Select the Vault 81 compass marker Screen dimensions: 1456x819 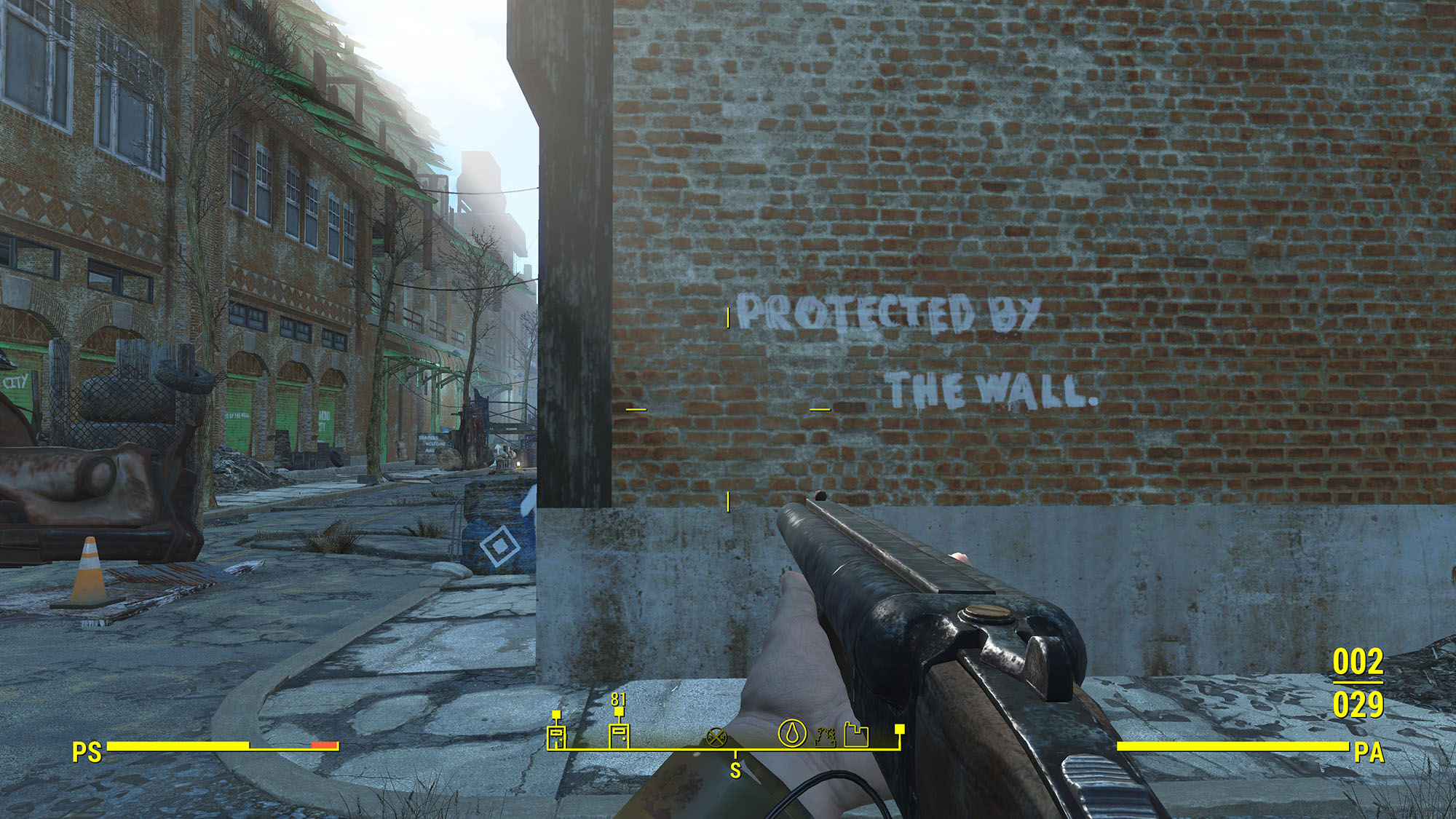pyautogui.click(x=619, y=734)
